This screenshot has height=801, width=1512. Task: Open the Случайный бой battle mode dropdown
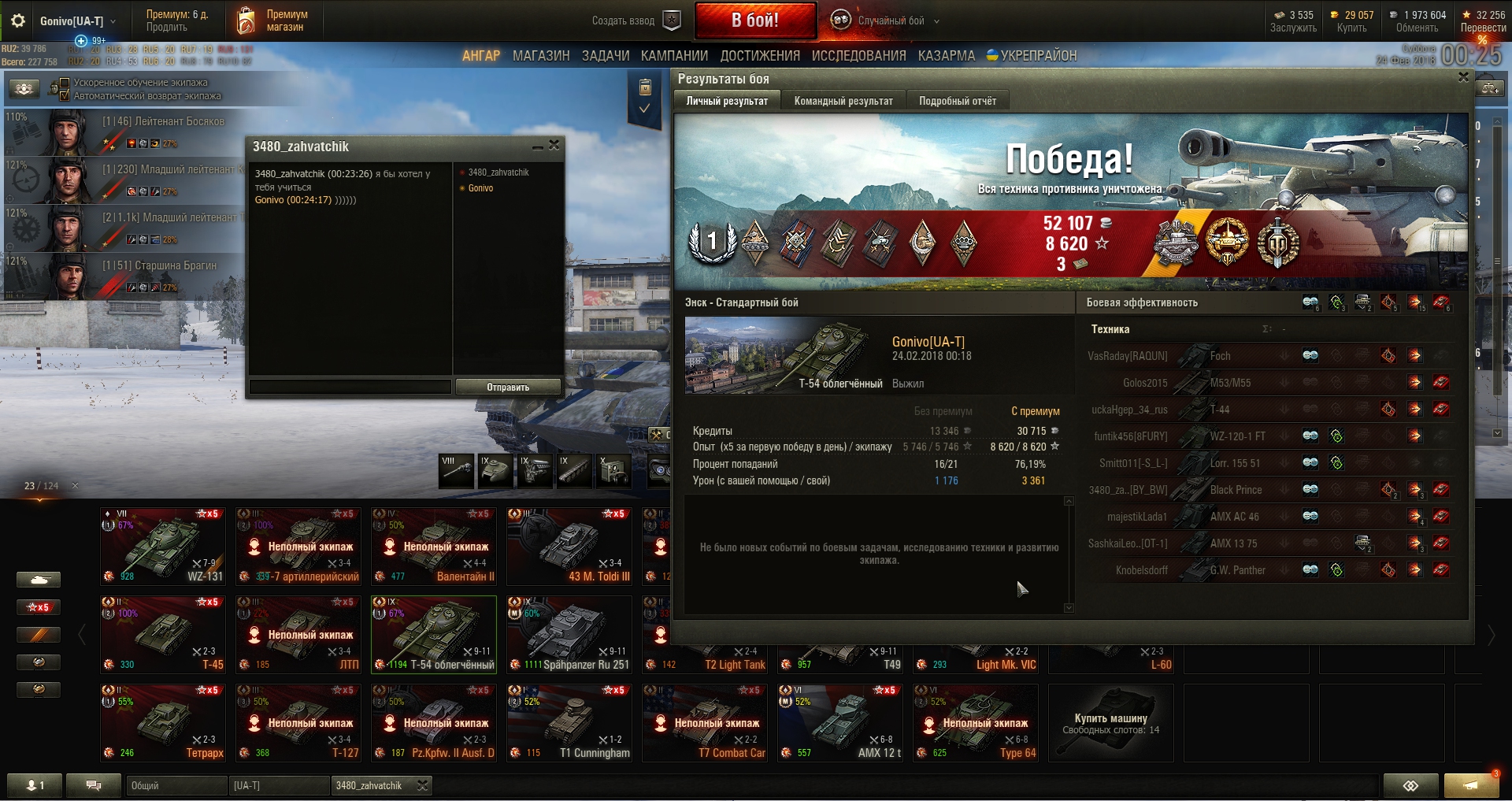[890, 20]
